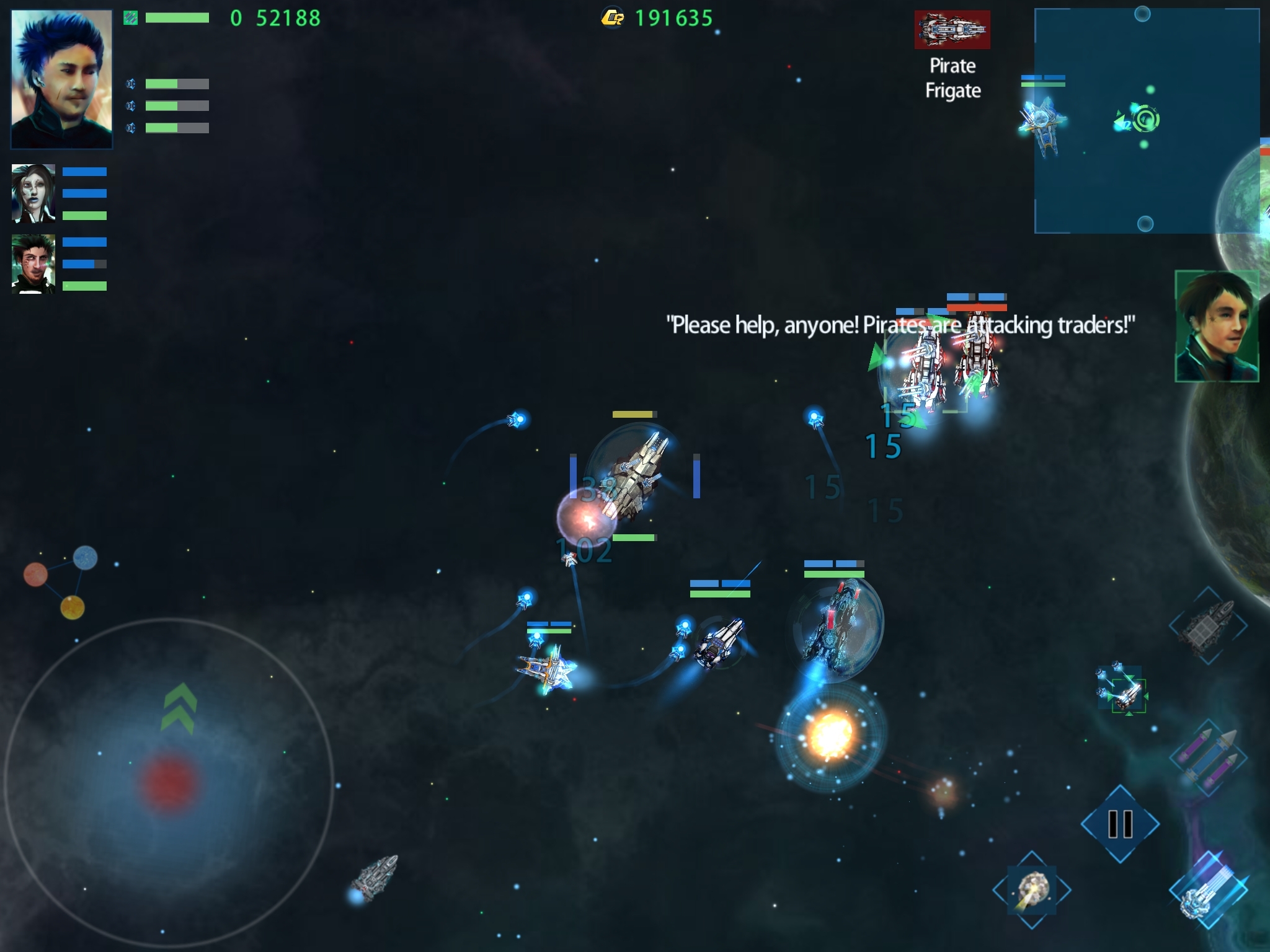Image resolution: width=1270 pixels, height=952 pixels.
Task: Tap the grey cargo ship ability icon
Action: (1207, 626)
